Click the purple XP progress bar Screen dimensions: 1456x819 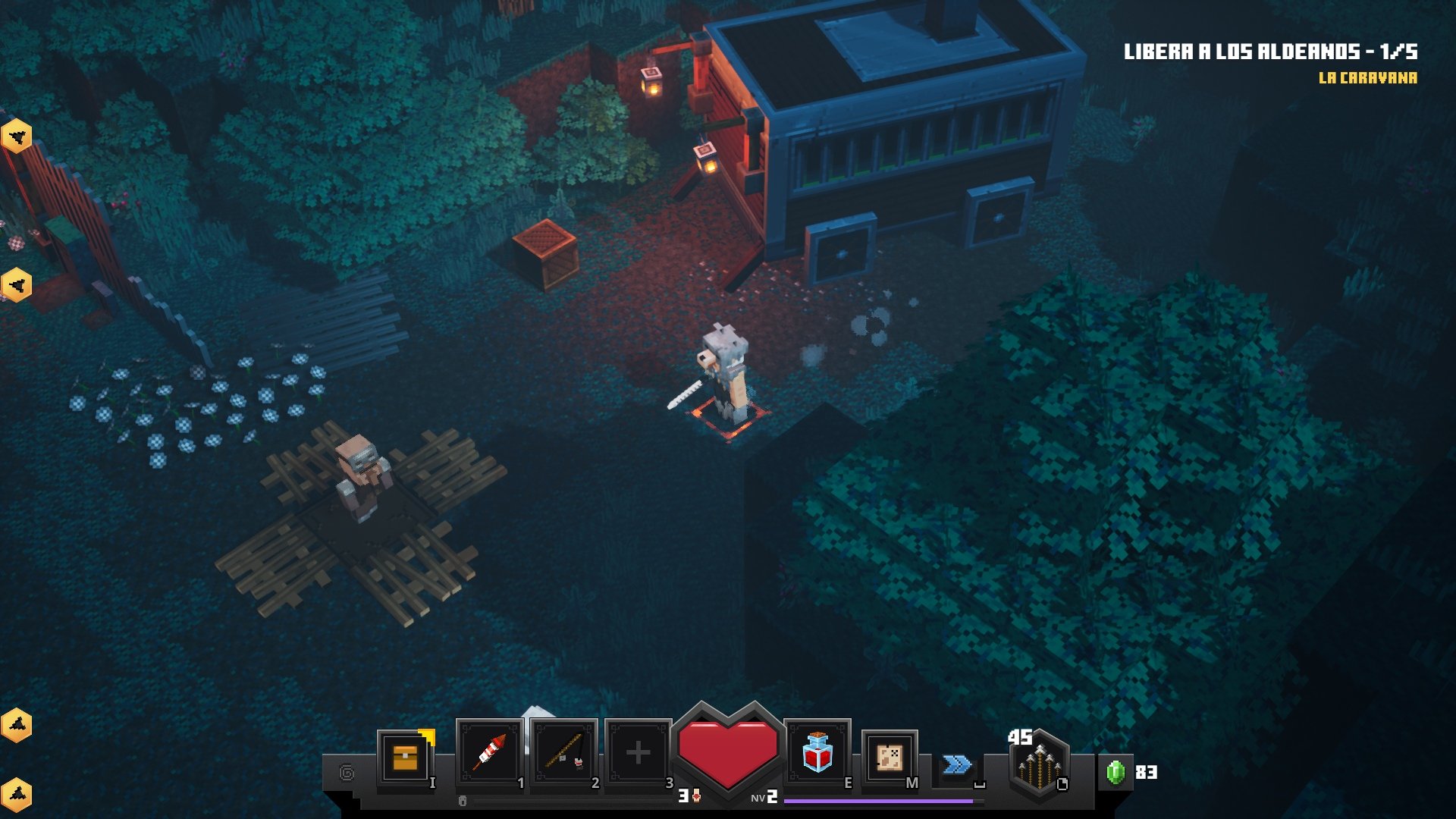tap(880, 800)
